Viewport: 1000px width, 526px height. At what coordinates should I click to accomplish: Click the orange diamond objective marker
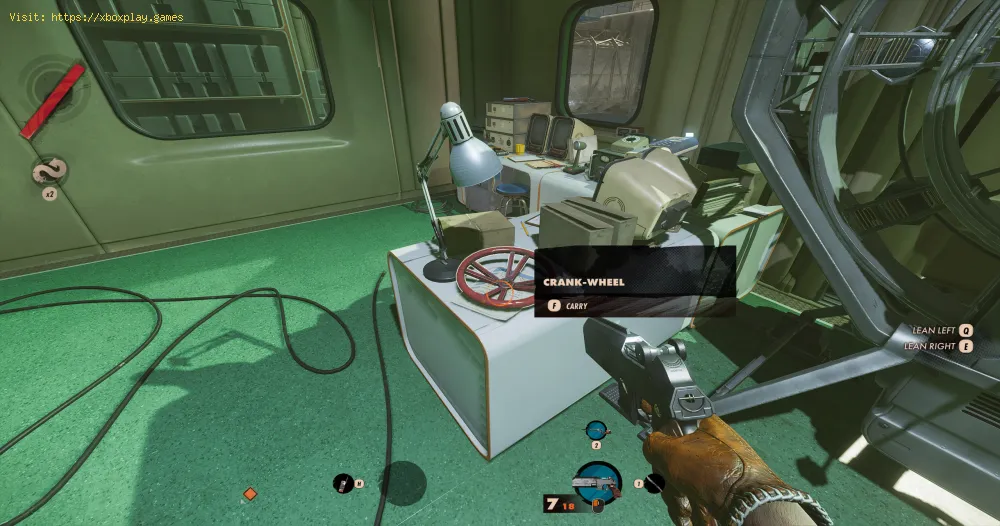250,494
